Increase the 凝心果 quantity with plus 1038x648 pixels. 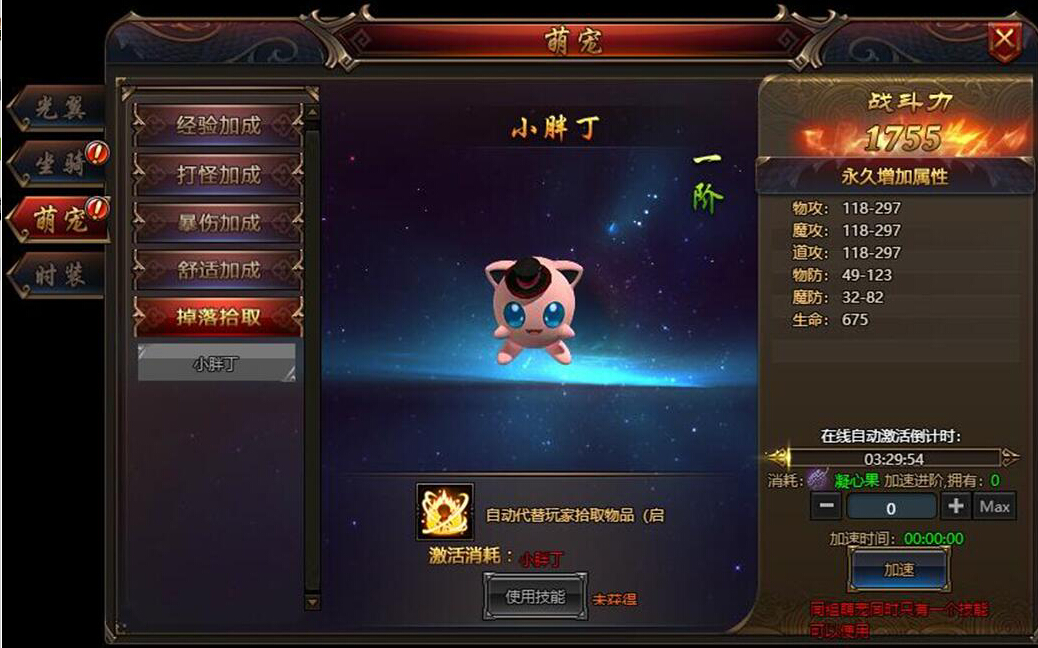tap(955, 506)
